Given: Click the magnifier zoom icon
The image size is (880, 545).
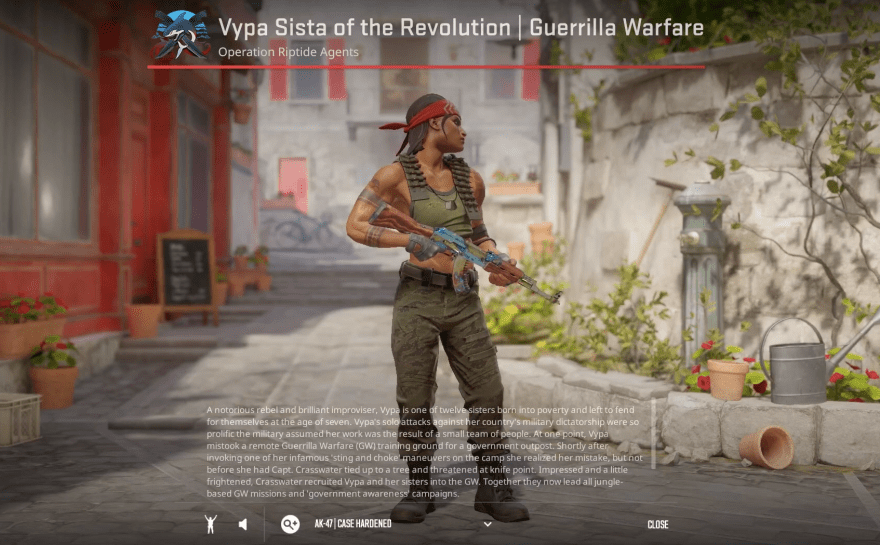Looking at the screenshot, I should (290, 524).
